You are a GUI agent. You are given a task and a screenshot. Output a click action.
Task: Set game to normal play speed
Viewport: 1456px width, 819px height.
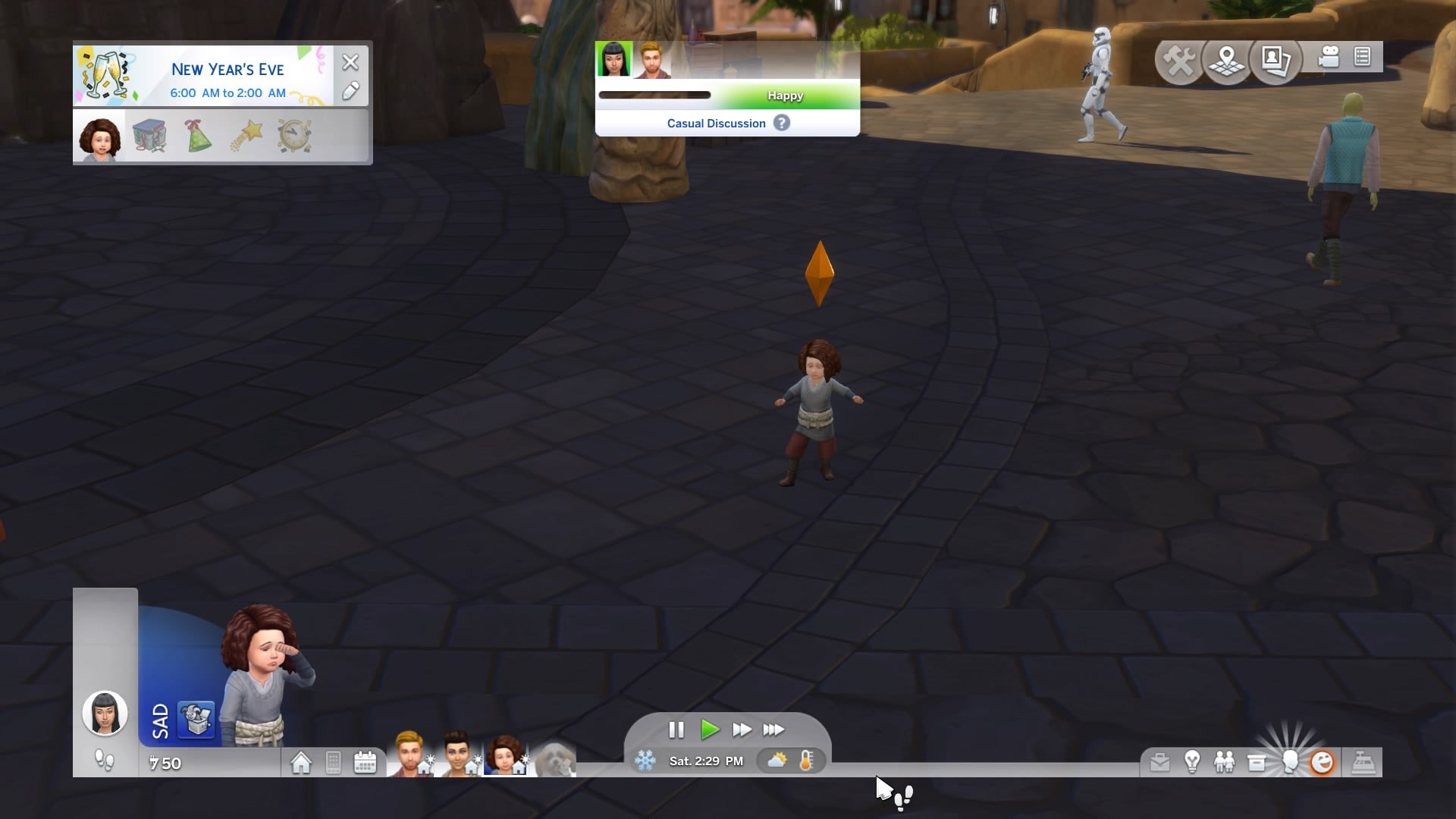coord(710,730)
